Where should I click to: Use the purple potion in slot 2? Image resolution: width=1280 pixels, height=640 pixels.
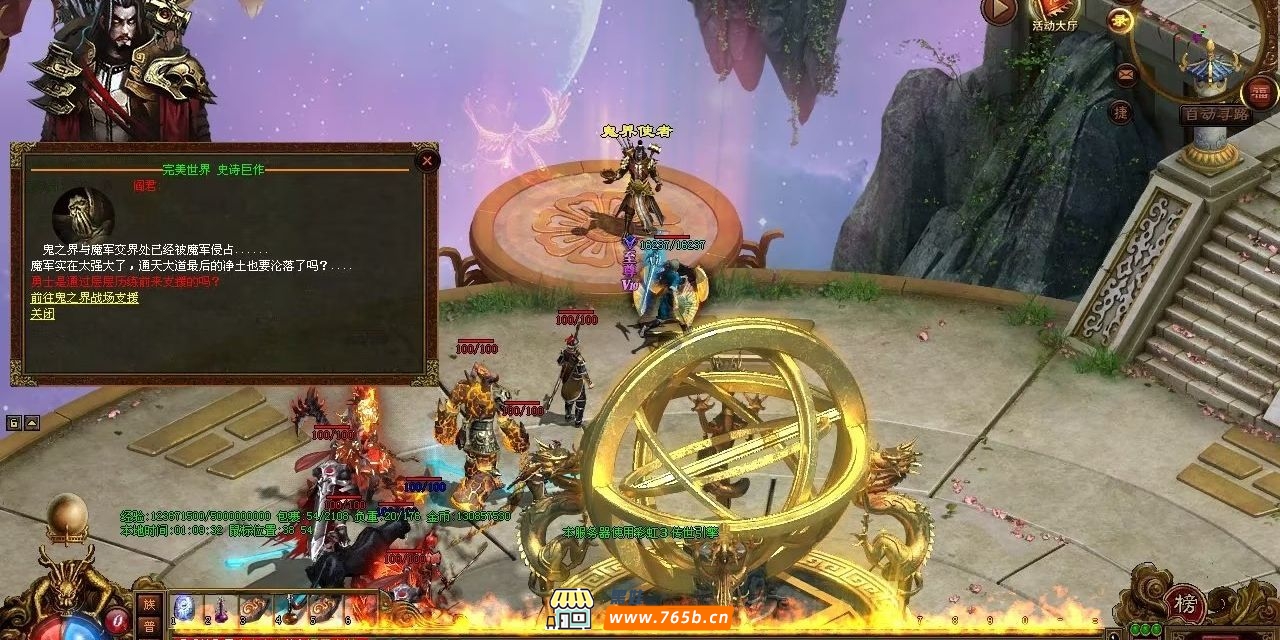(218, 609)
